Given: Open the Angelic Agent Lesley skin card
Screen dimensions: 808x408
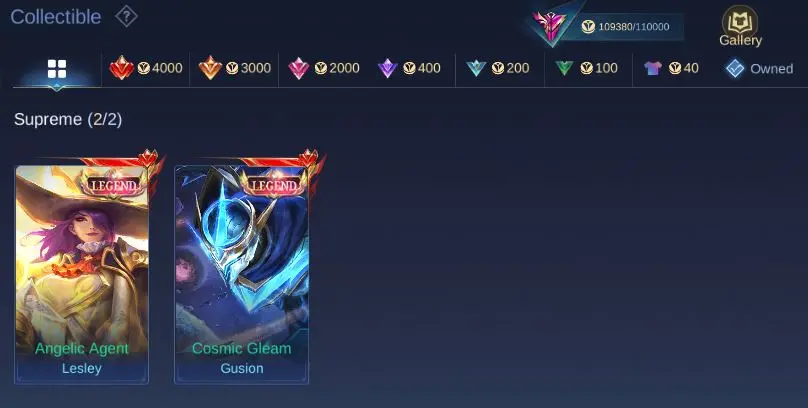Looking at the screenshot, I should point(82,275).
